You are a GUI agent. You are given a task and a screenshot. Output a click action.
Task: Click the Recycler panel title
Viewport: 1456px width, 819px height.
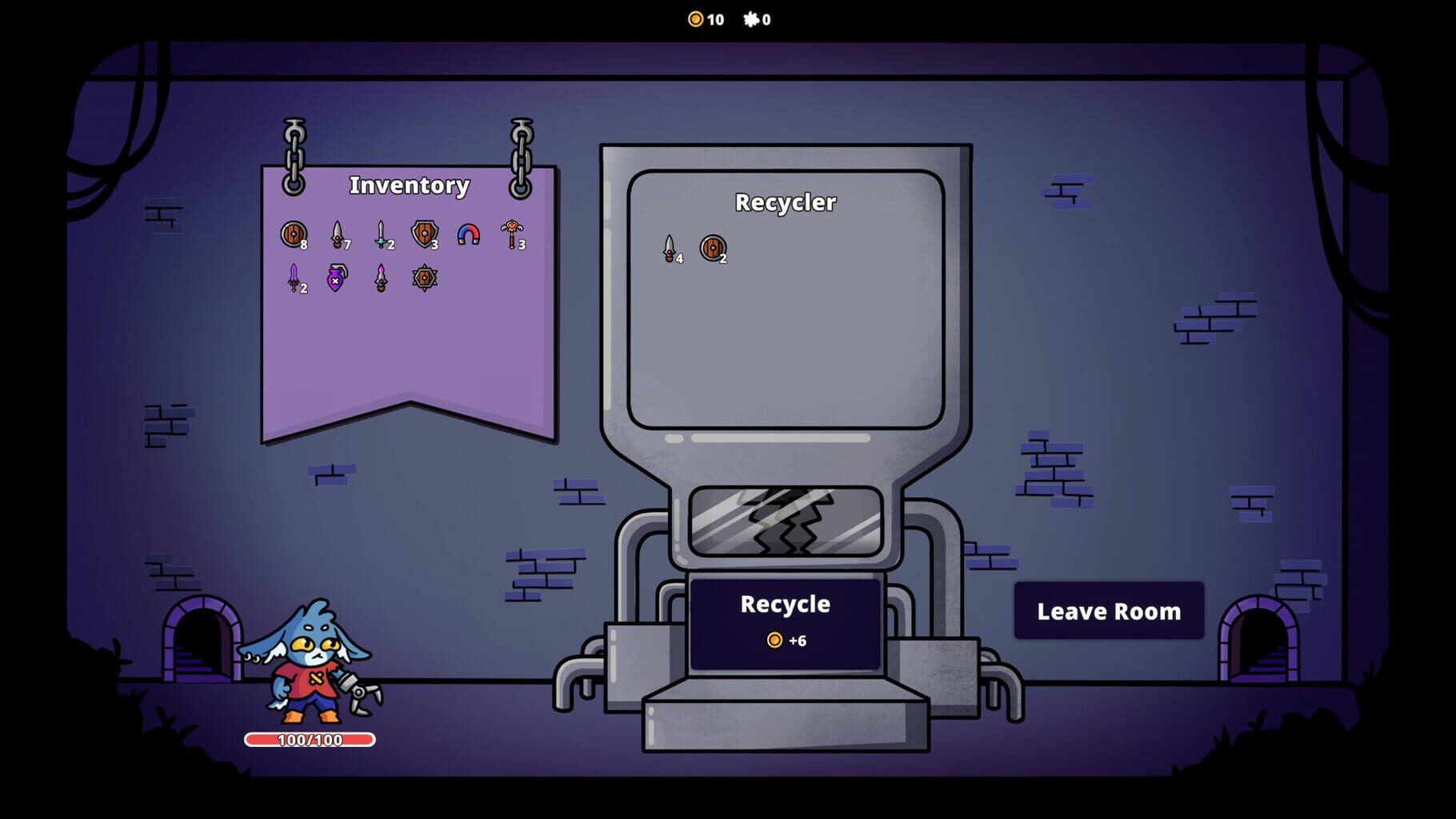(x=786, y=203)
